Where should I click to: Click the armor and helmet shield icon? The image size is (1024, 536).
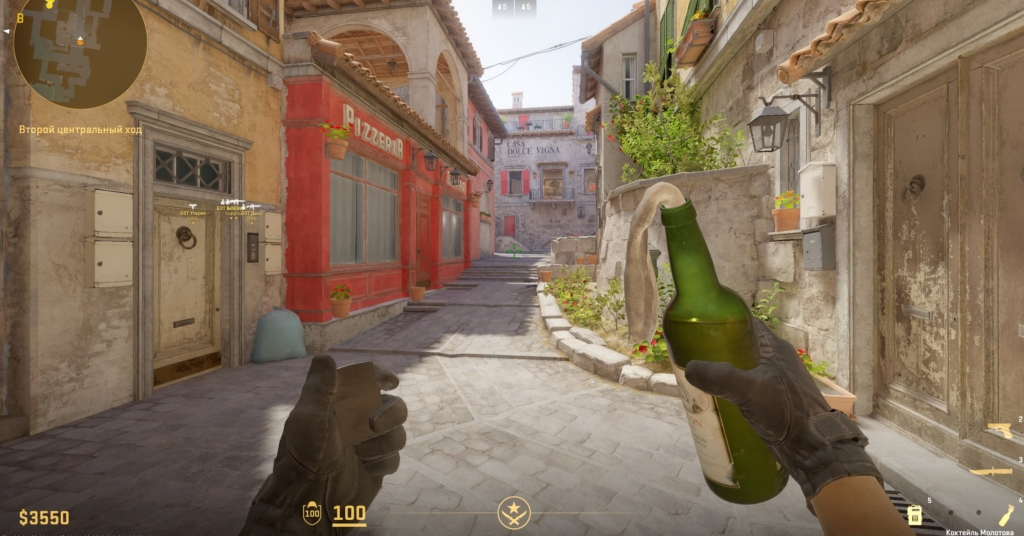[312, 514]
